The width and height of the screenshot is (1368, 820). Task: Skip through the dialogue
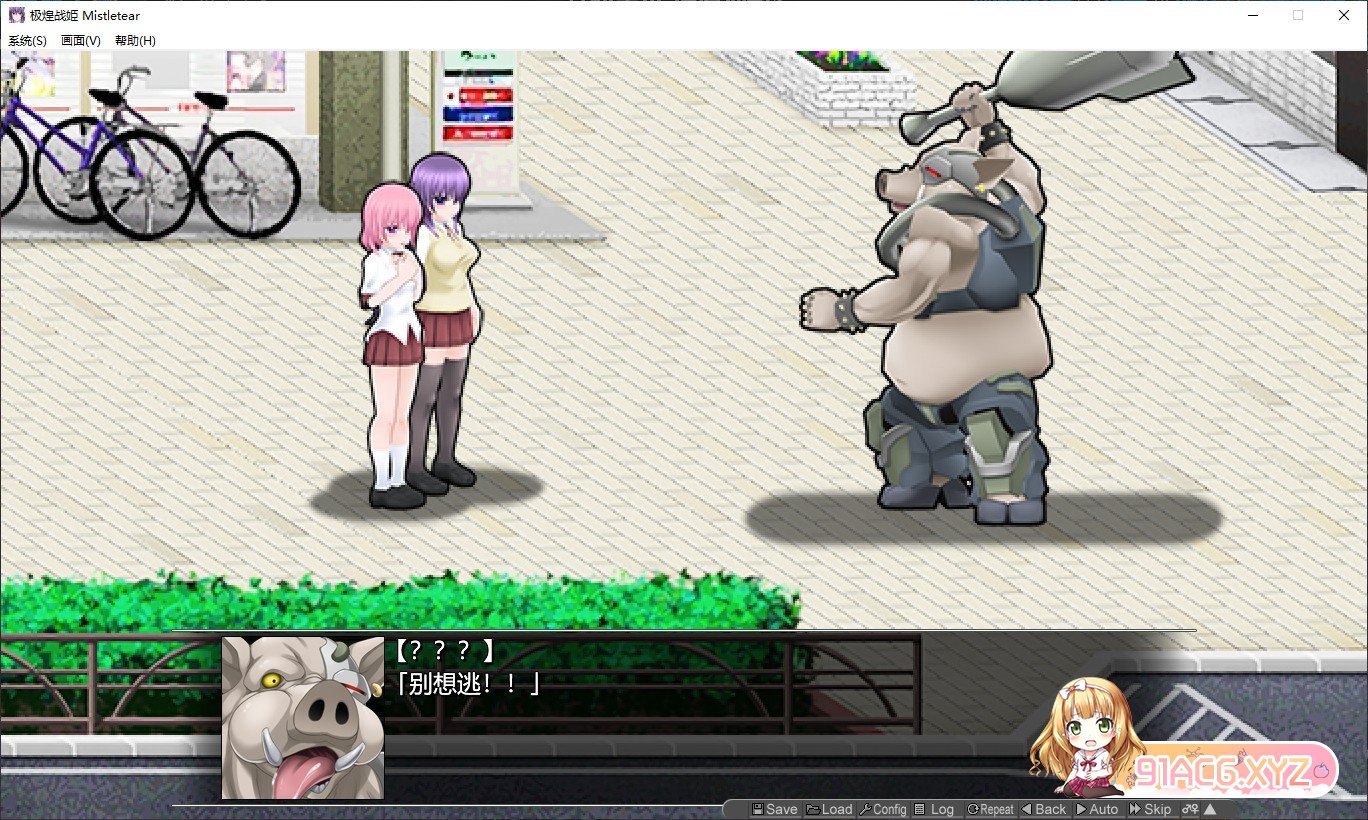point(1150,809)
